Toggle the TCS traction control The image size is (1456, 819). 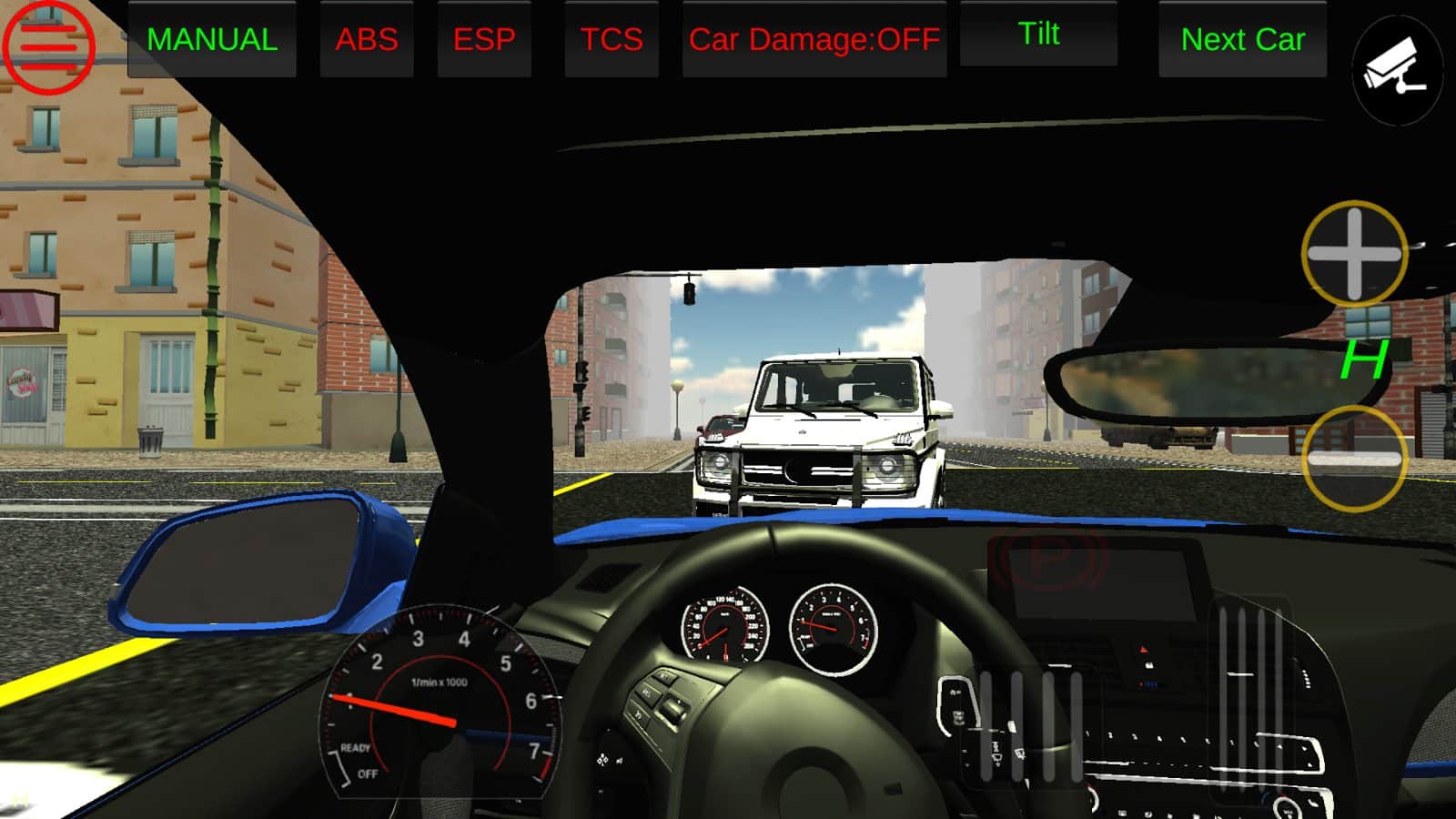[x=612, y=40]
